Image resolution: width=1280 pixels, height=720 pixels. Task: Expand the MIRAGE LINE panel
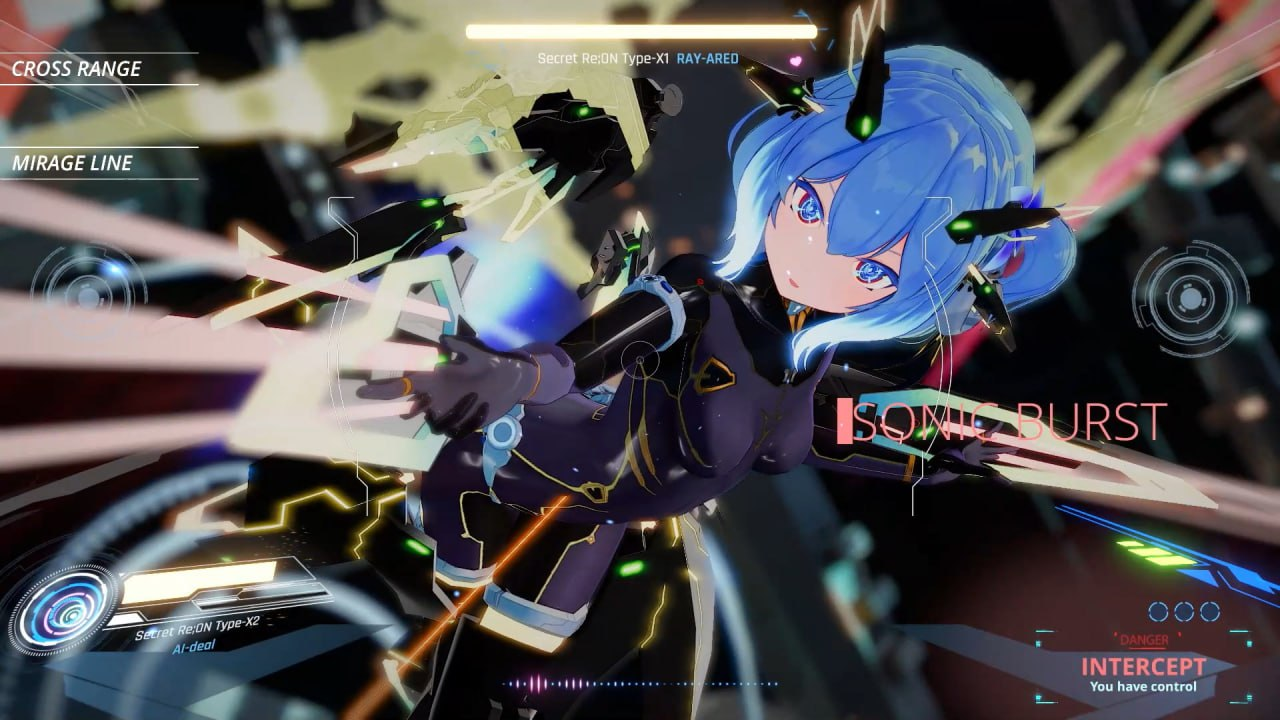coord(73,164)
